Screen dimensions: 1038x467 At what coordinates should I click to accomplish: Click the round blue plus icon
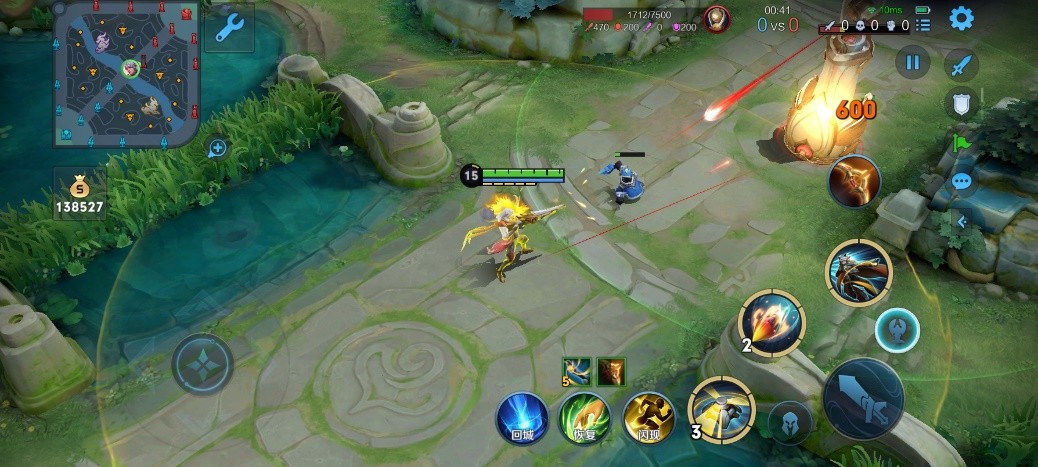point(217,148)
